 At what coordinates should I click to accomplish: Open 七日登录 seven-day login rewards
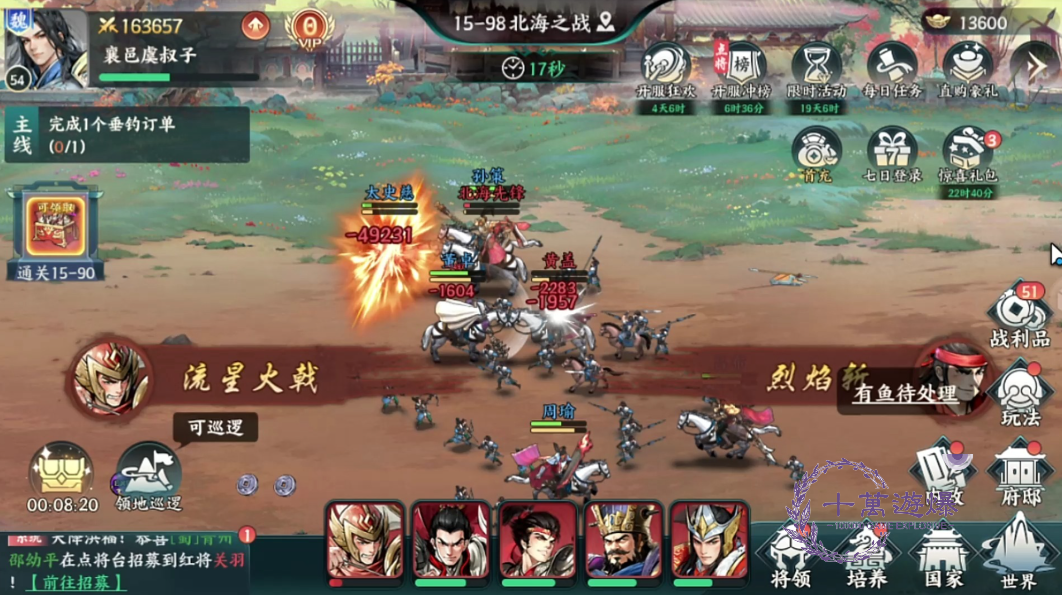[x=891, y=154]
